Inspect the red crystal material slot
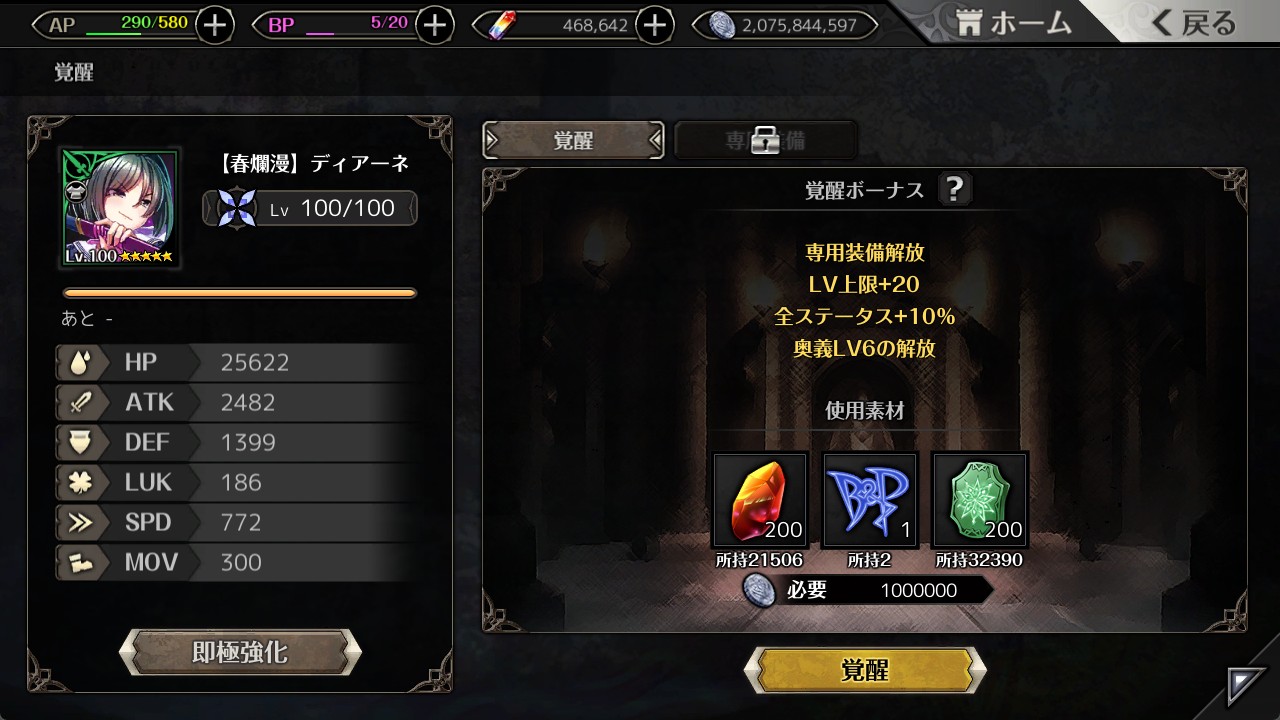1280x720 pixels. click(760, 500)
